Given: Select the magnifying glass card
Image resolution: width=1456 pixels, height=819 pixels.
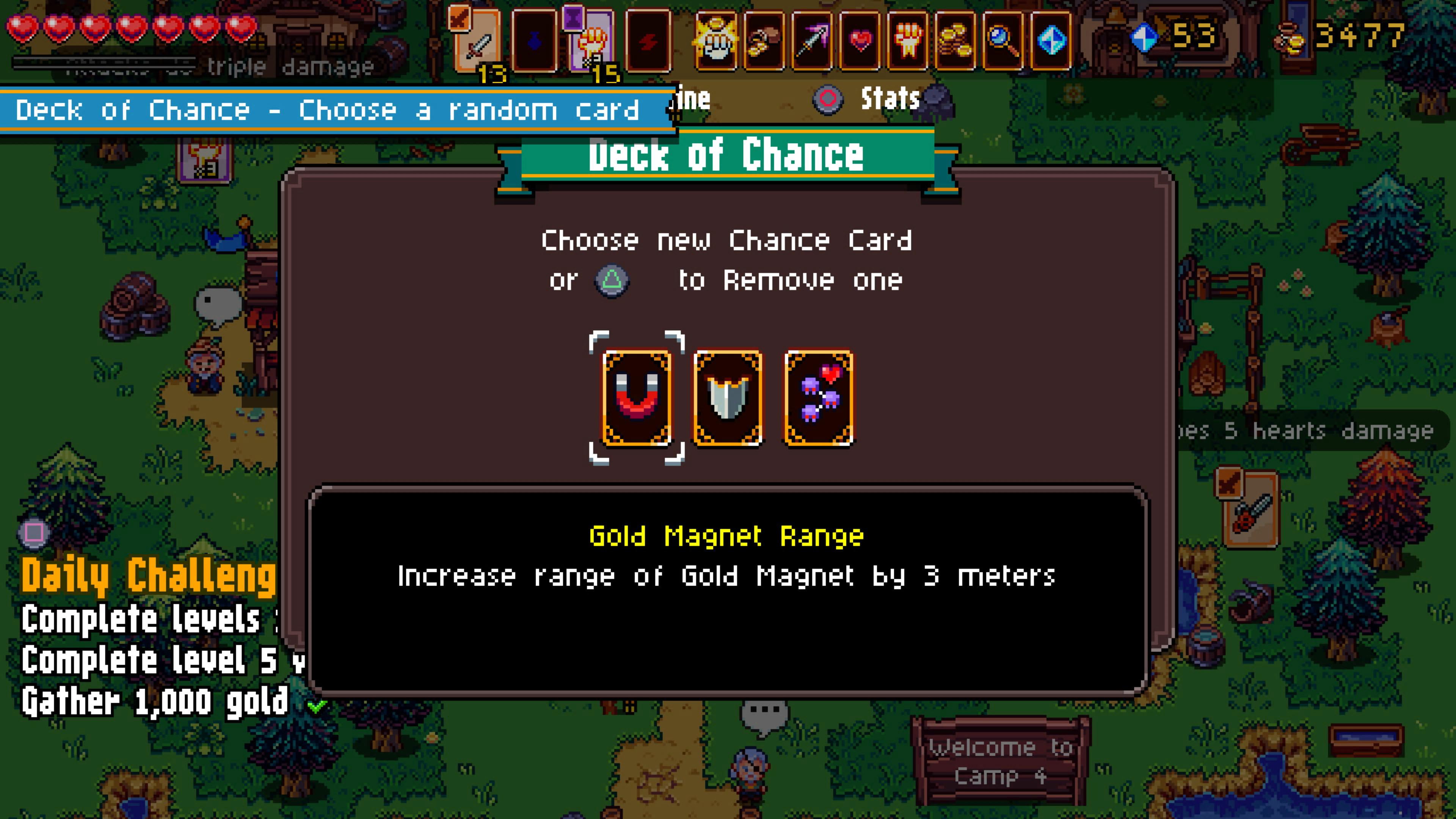Looking at the screenshot, I should pos(1004,41).
